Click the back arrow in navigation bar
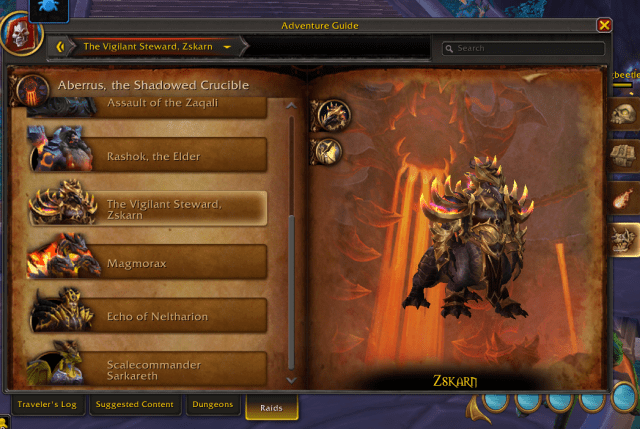The width and height of the screenshot is (640, 429). click(x=62, y=46)
